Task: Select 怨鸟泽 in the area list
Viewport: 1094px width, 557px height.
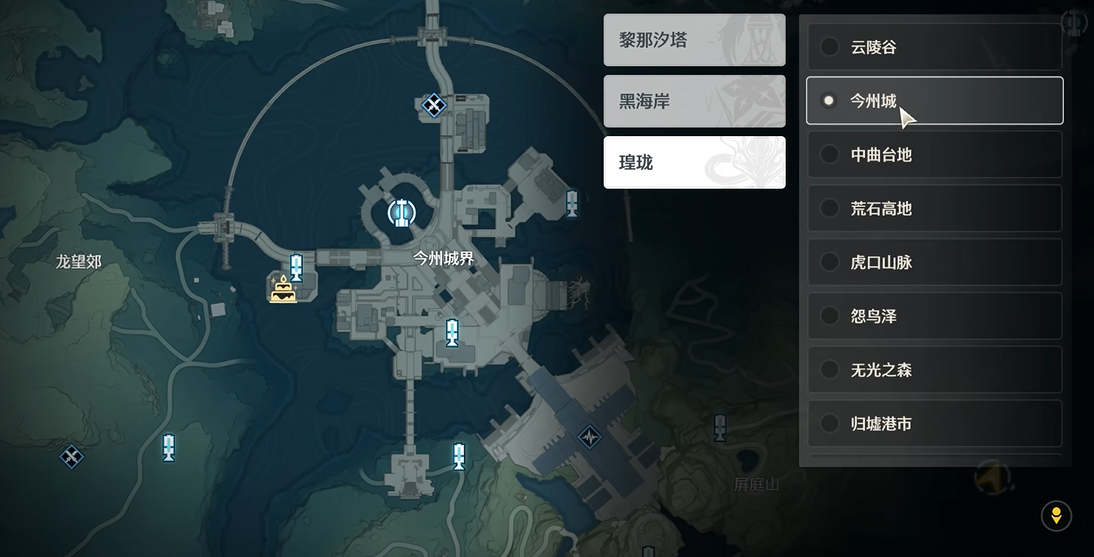Action: coord(934,317)
